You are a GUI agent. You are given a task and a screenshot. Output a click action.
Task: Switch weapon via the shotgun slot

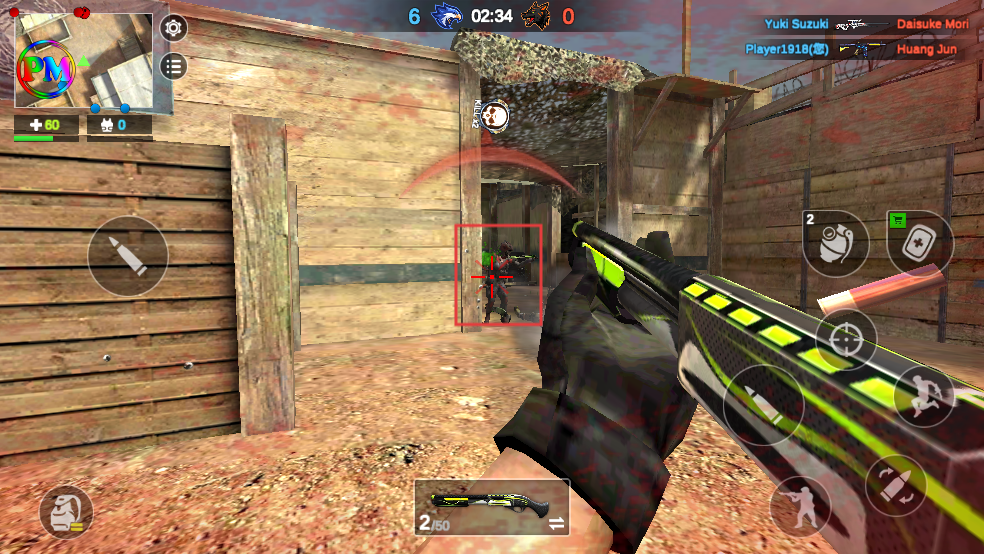[491, 506]
